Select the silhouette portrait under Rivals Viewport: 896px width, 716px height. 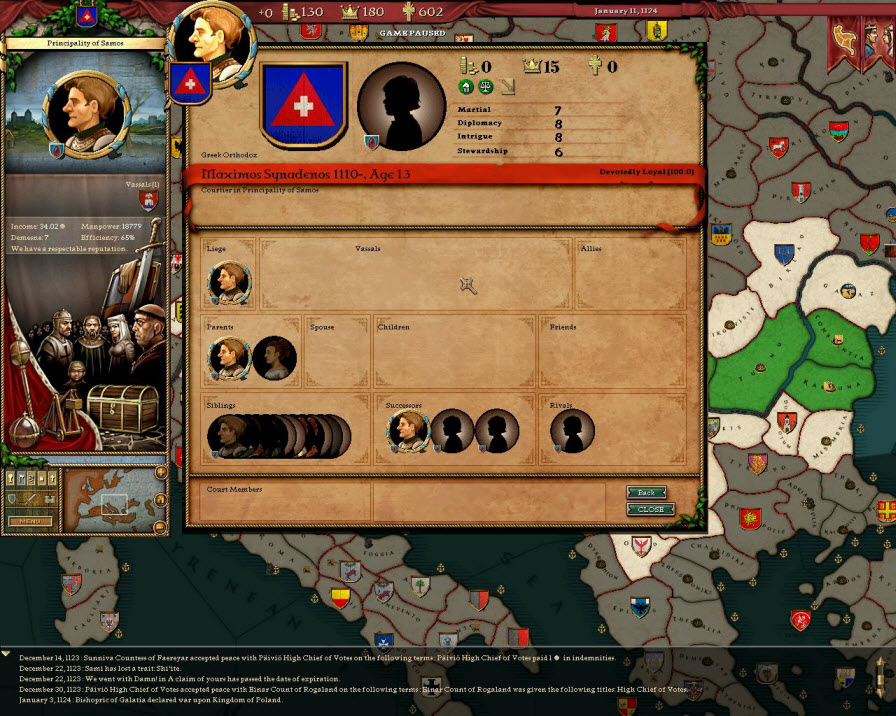coord(572,432)
